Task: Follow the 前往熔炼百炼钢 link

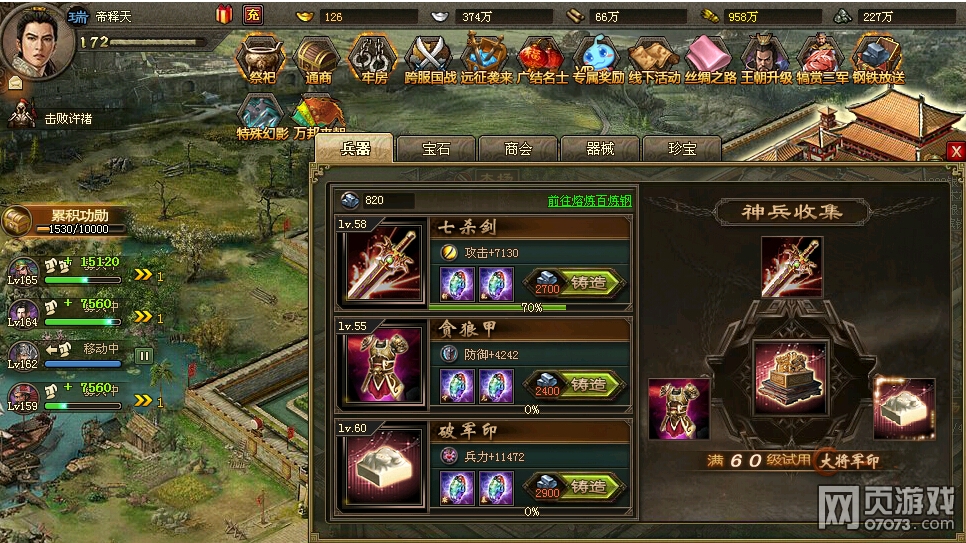Action: click(589, 201)
